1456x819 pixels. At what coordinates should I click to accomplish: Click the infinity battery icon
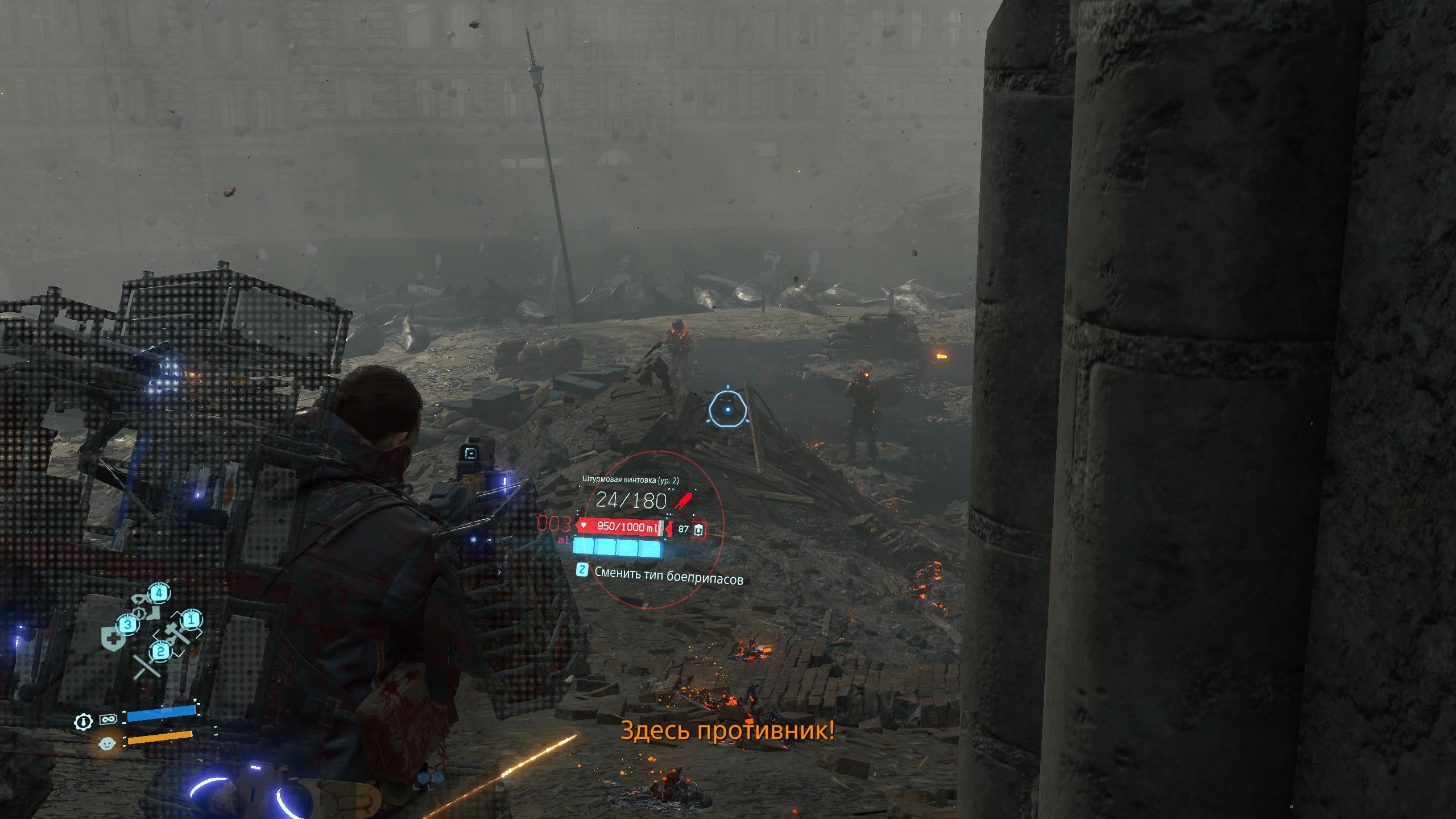pos(107,719)
